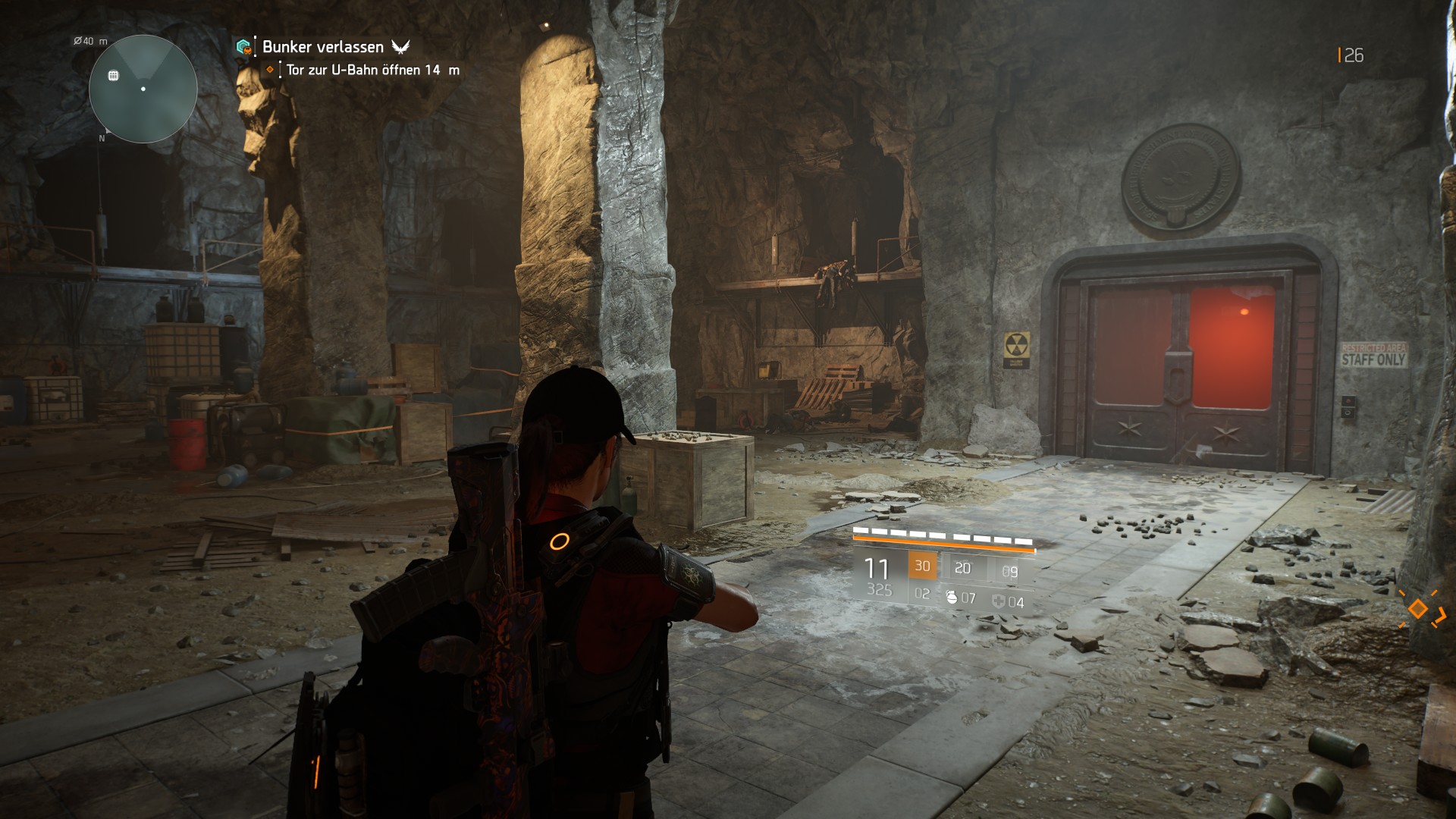This screenshot has width=1456, height=819.
Task: Click the compass North indicator on the minimap
Action: point(101,138)
